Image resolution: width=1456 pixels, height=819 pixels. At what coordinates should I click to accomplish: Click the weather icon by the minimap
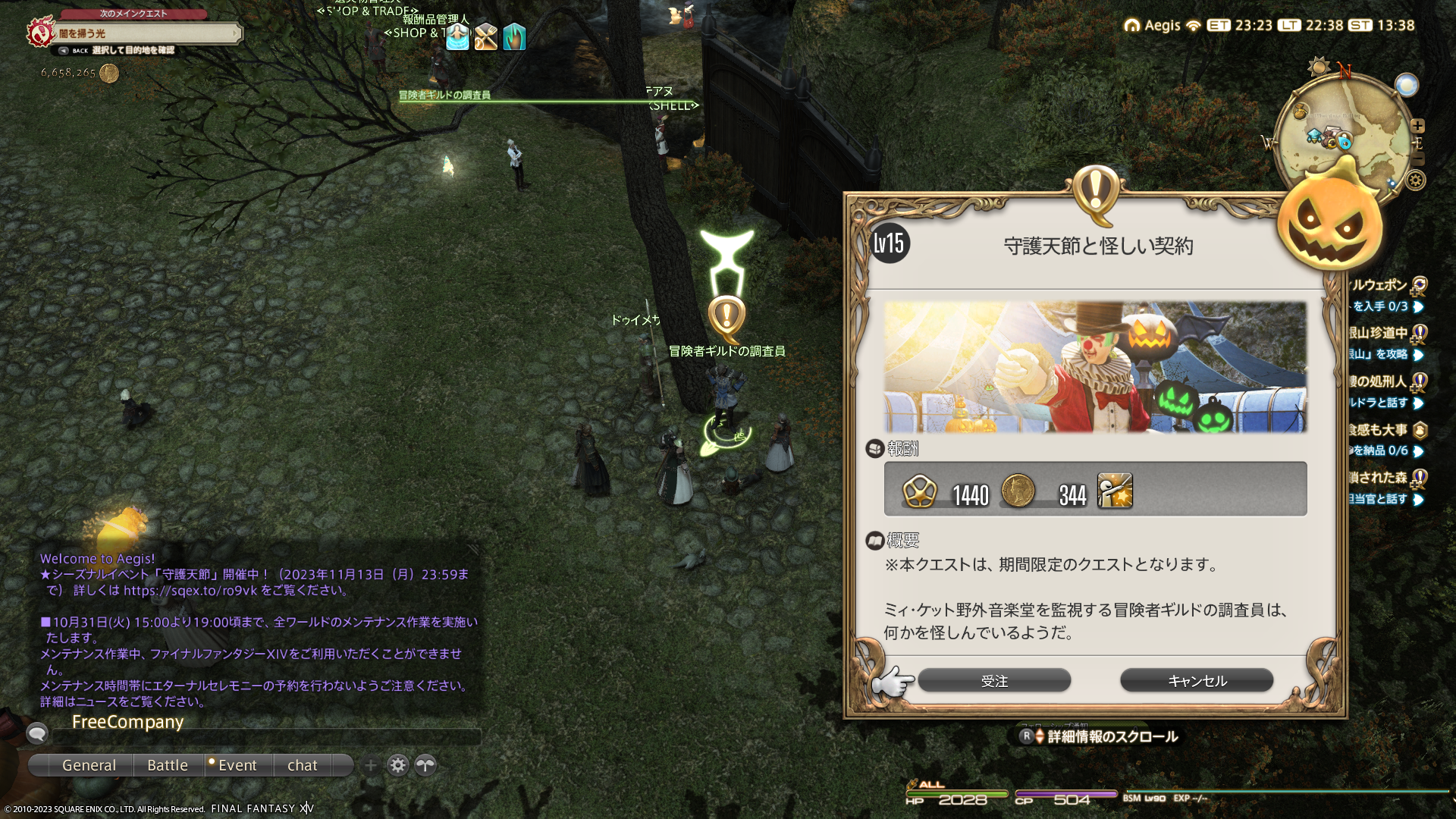(x=1406, y=85)
